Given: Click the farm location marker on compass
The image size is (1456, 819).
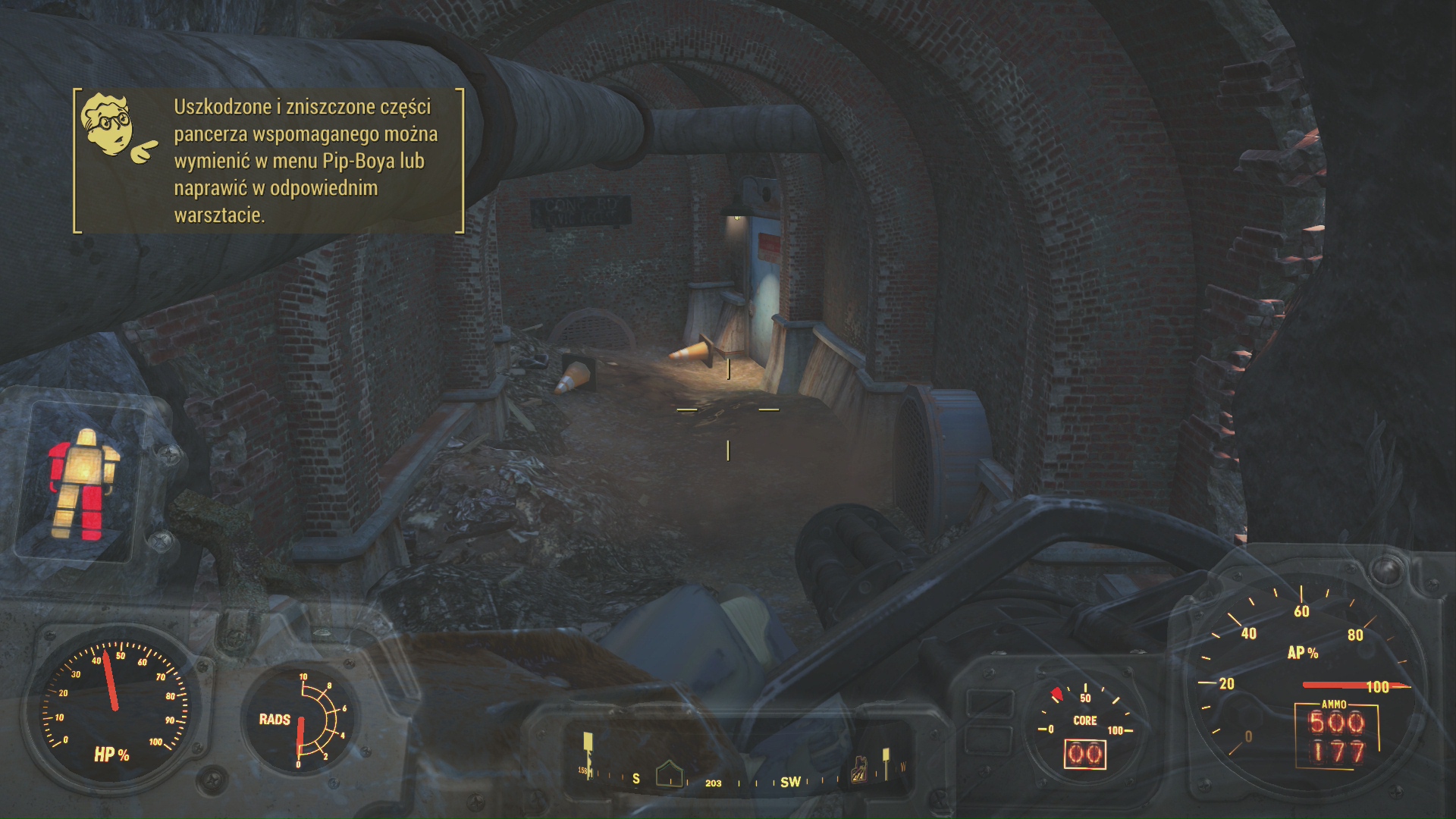Looking at the screenshot, I should pyautogui.click(x=861, y=770).
